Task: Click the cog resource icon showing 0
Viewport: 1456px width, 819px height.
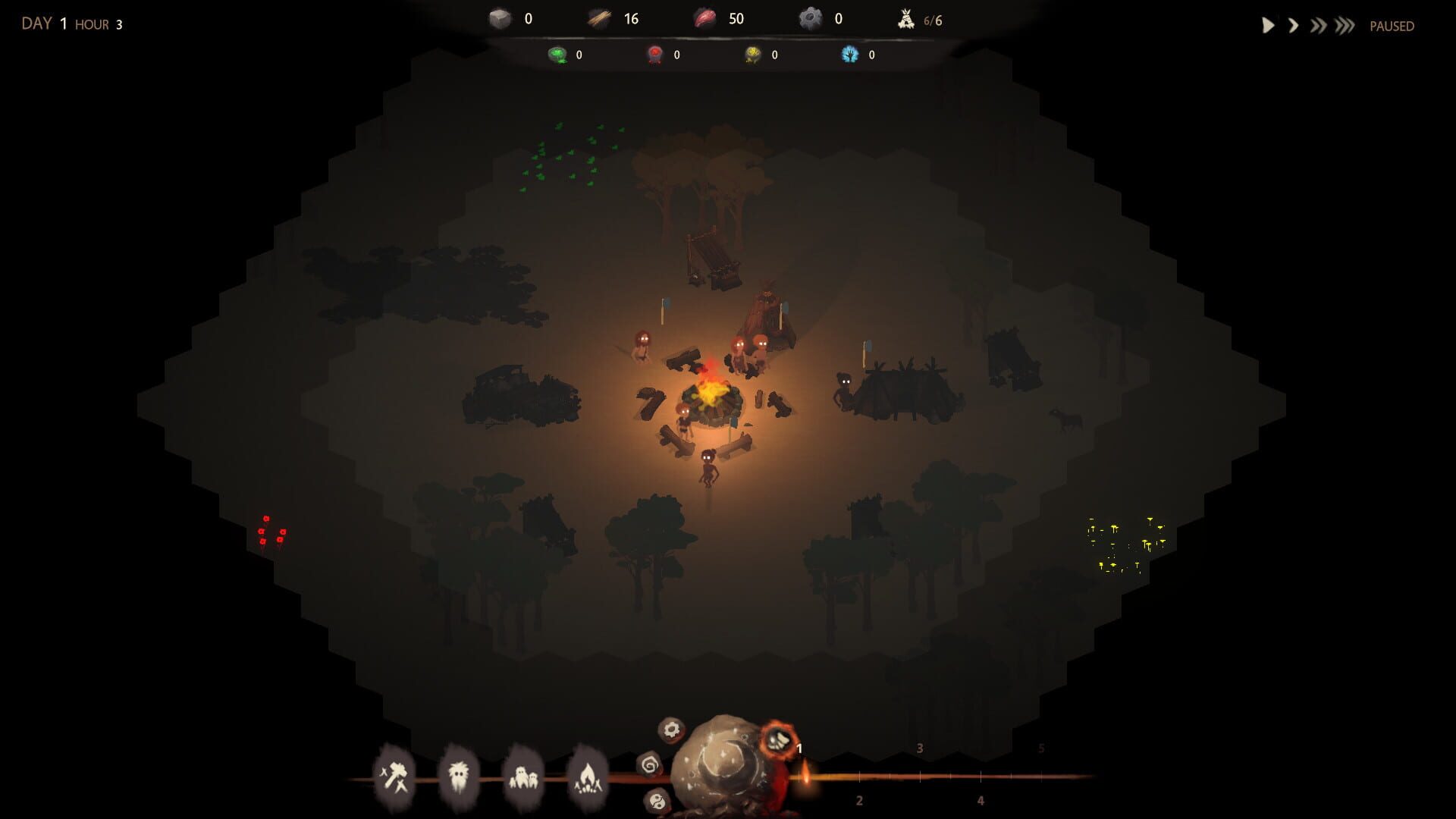Action: (811, 16)
